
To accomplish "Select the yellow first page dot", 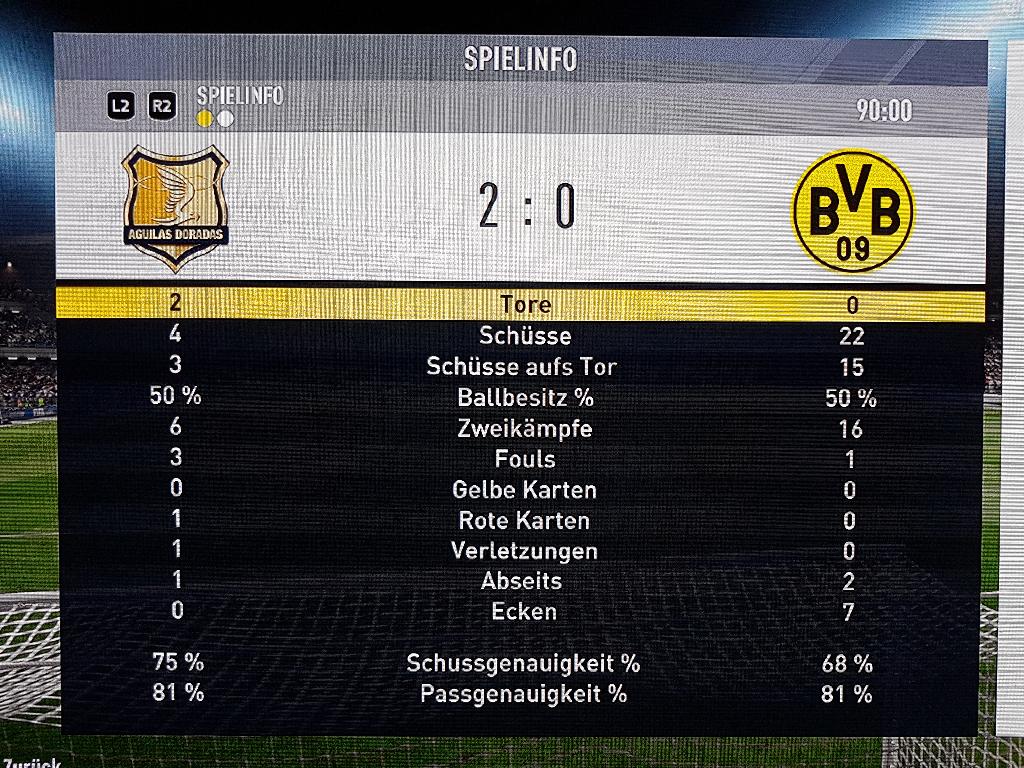I will (206, 119).
